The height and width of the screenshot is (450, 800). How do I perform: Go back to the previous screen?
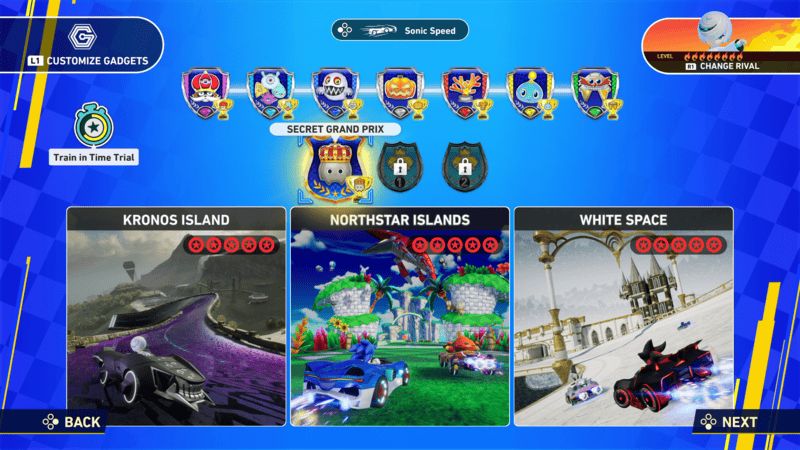[68, 422]
